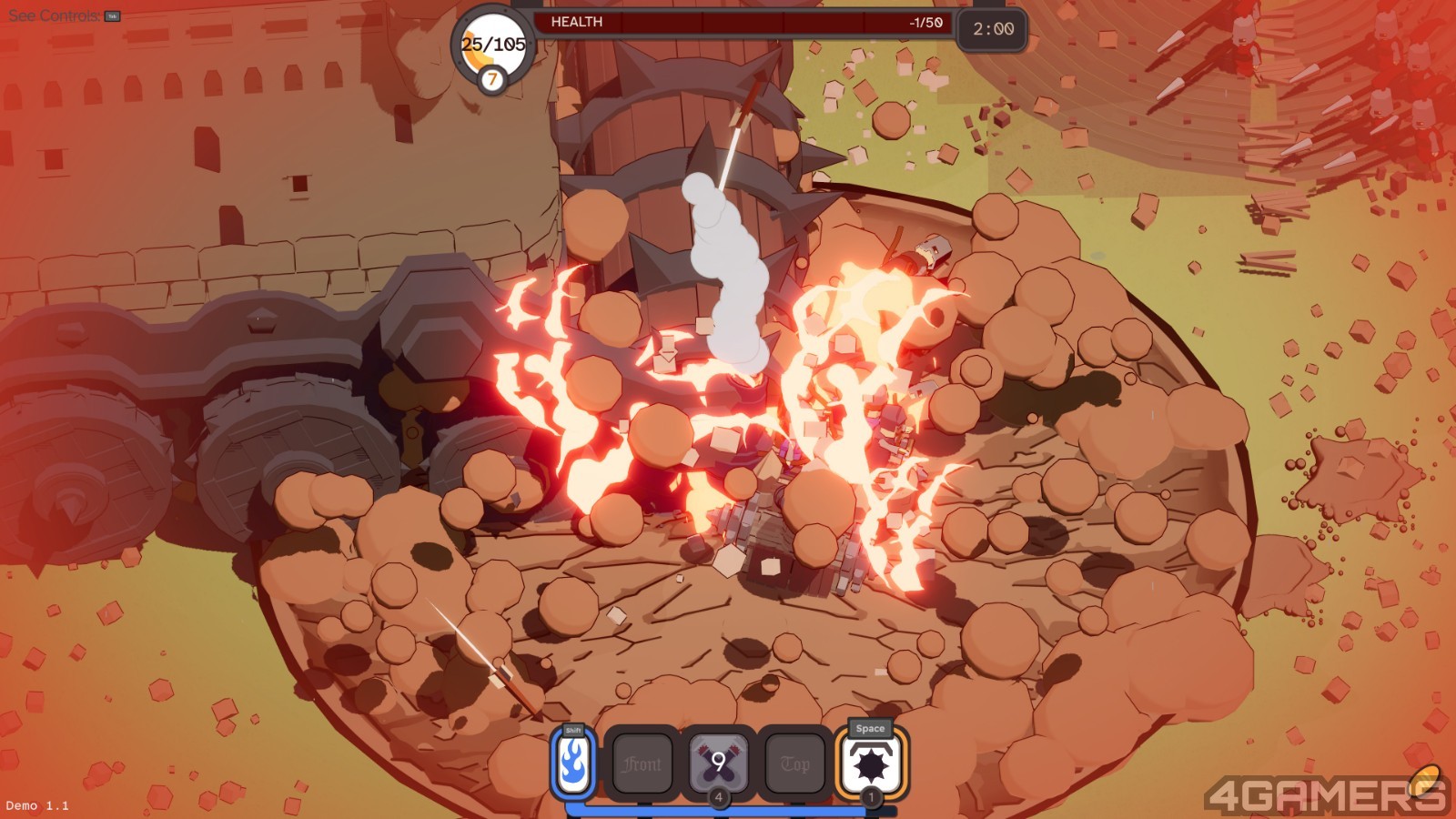The image size is (1456, 819).
Task: Fire the crossed cannons ability
Action: [x=718, y=763]
